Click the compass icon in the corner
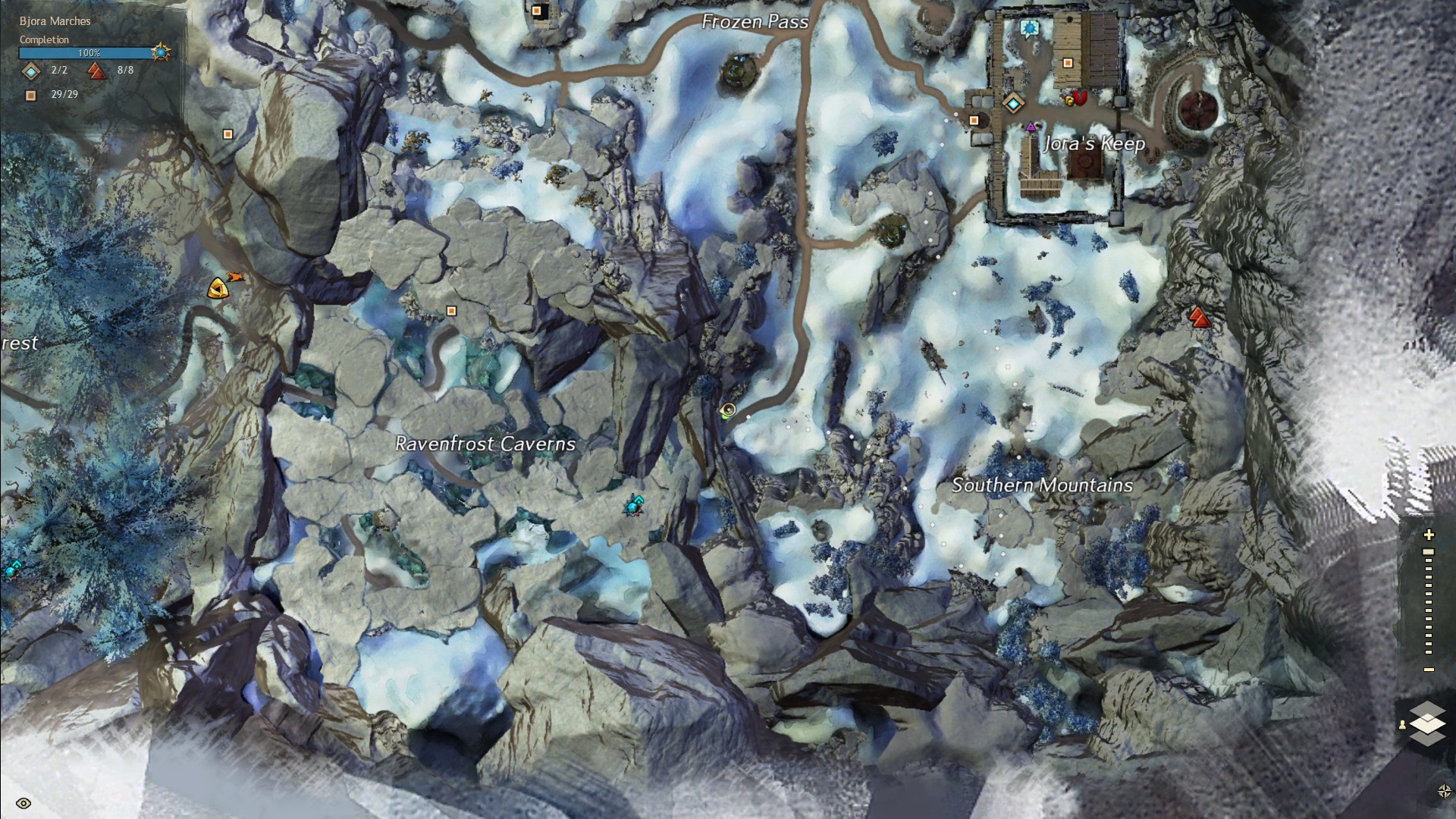This screenshot has width=1456, height=819. (1444, 791)
